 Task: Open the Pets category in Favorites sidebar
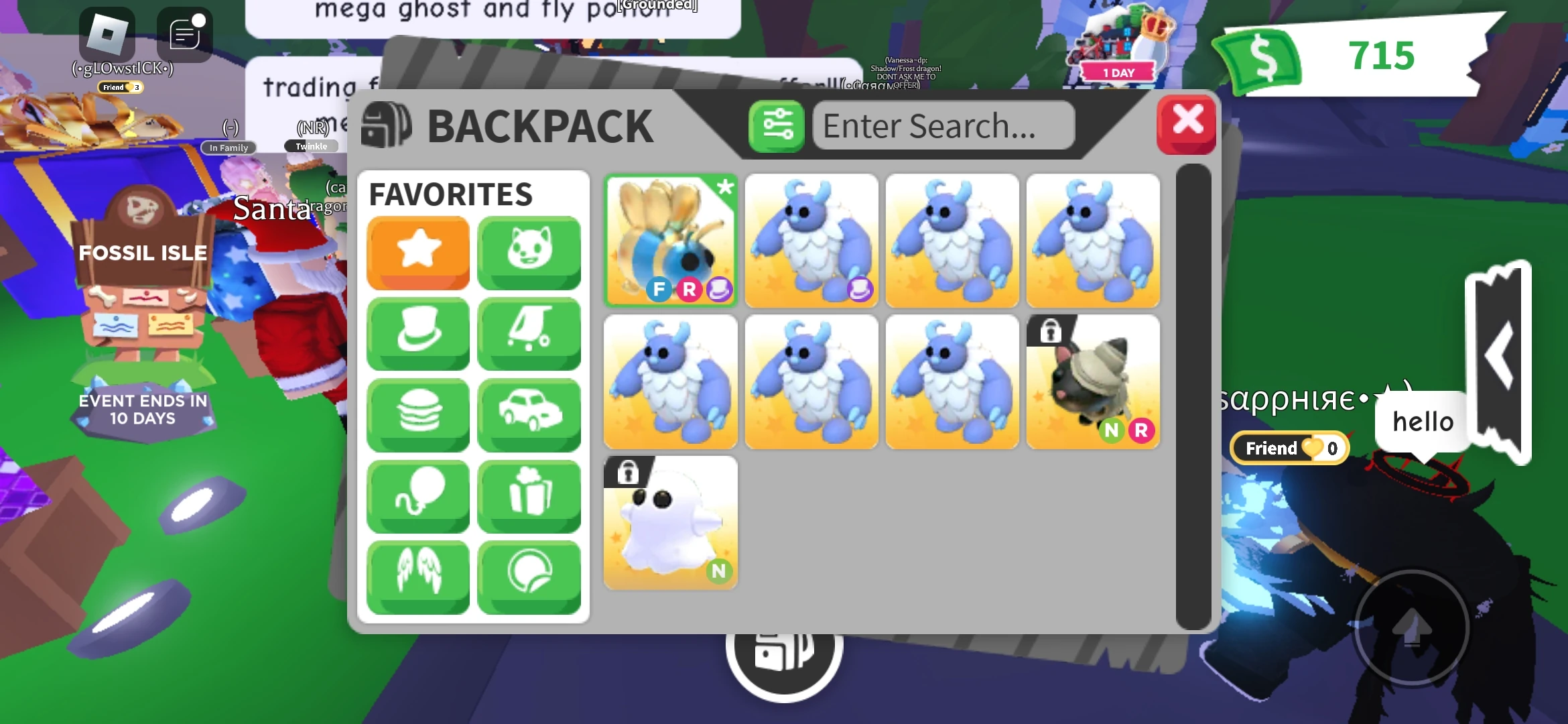pos(529,253)
